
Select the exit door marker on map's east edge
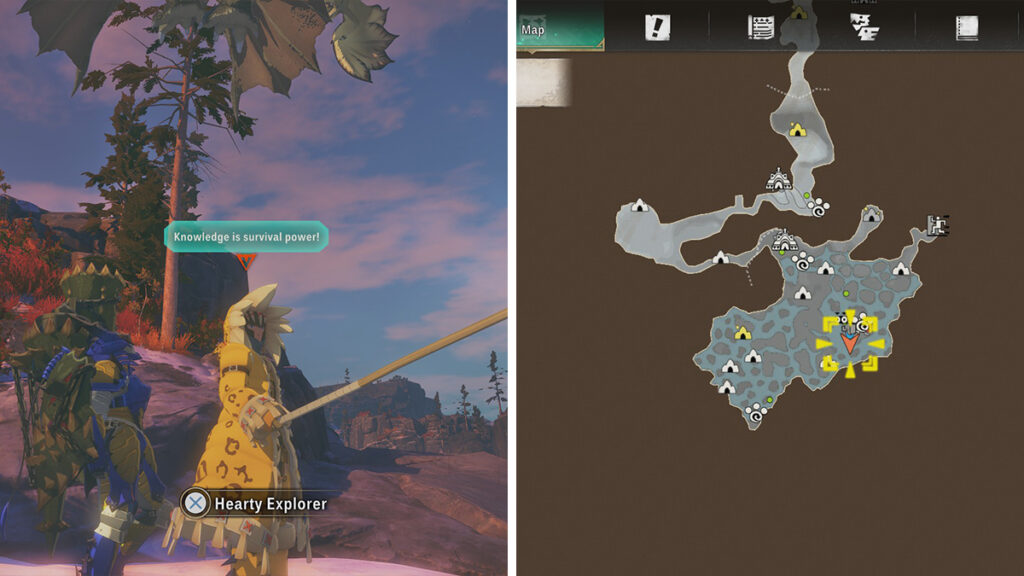938,225
